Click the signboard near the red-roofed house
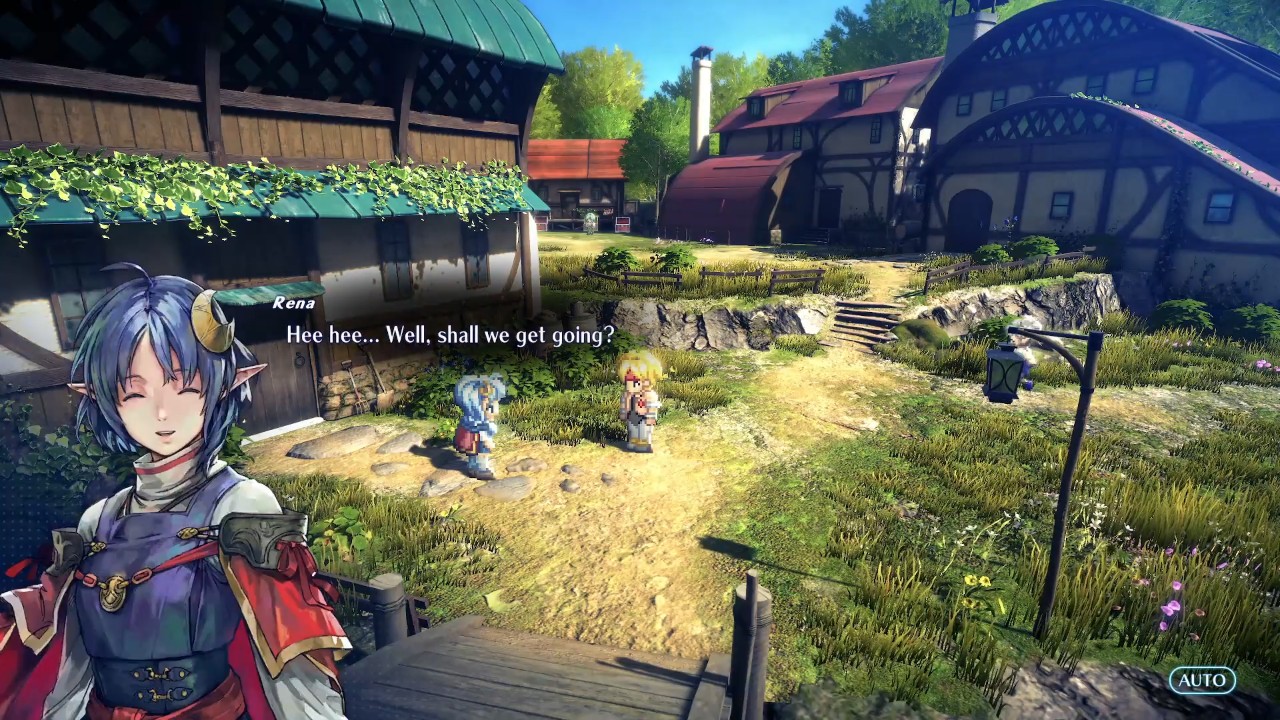Image resolution: width=1280 pixels, height=720 pixels. click(x=623, y=224)
